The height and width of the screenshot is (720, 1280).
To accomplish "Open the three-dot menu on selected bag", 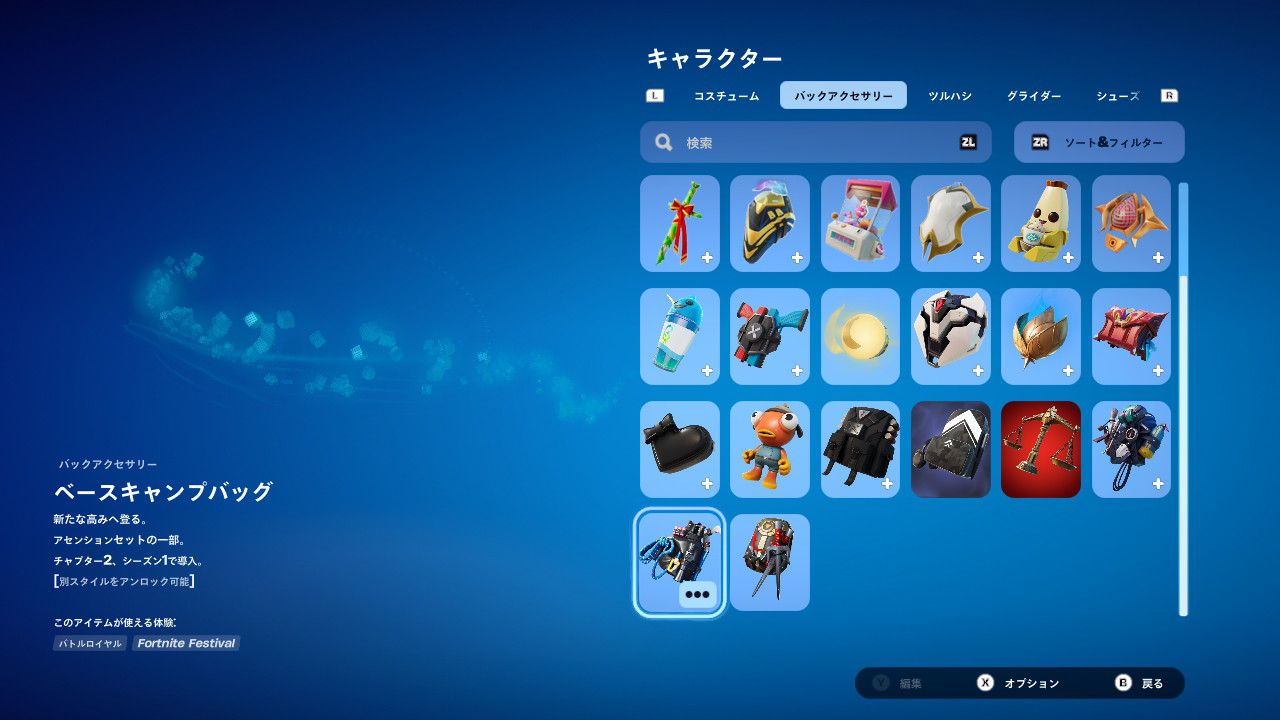I will click(x=697, y=594).
